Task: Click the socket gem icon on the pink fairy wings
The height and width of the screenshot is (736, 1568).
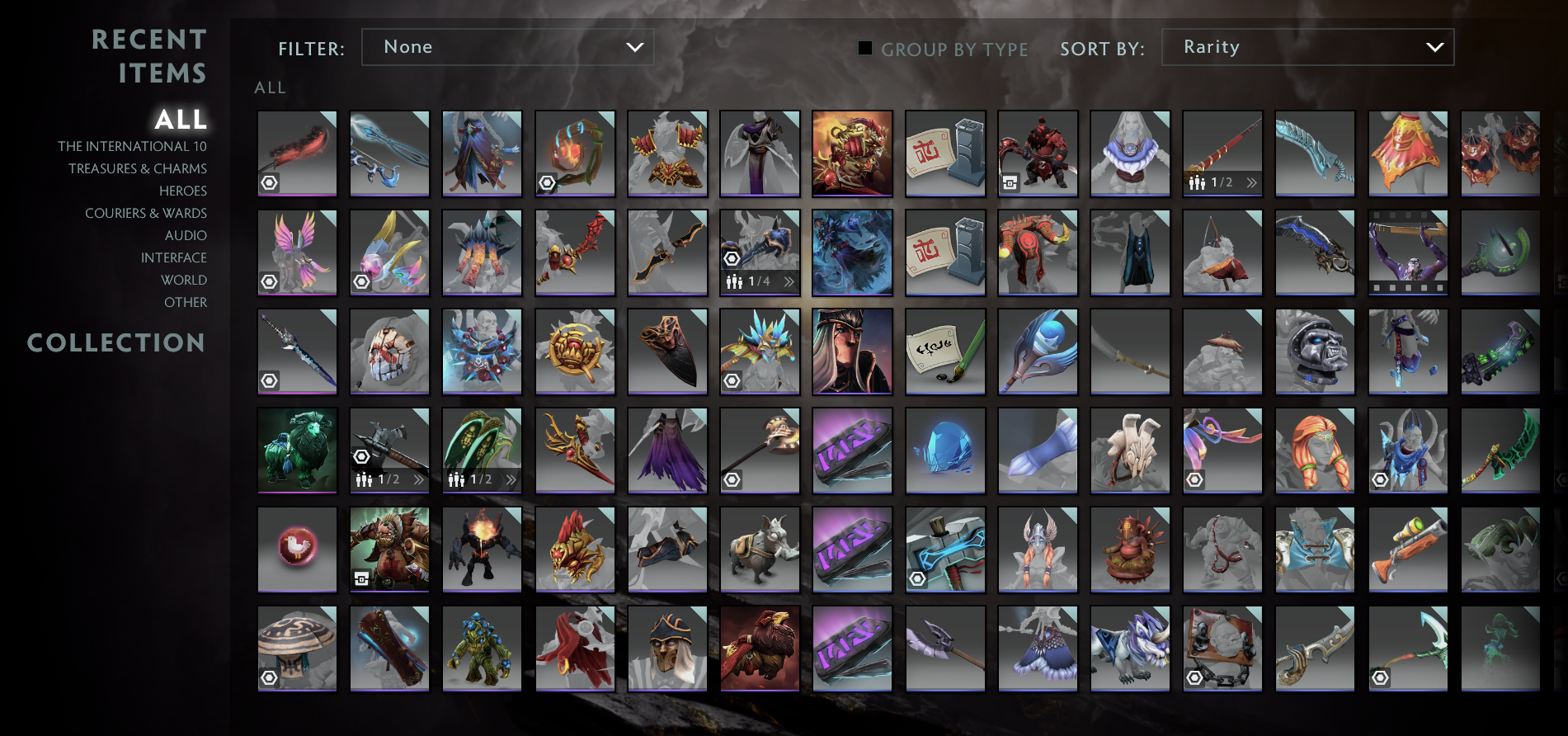Action: (267, 281)
